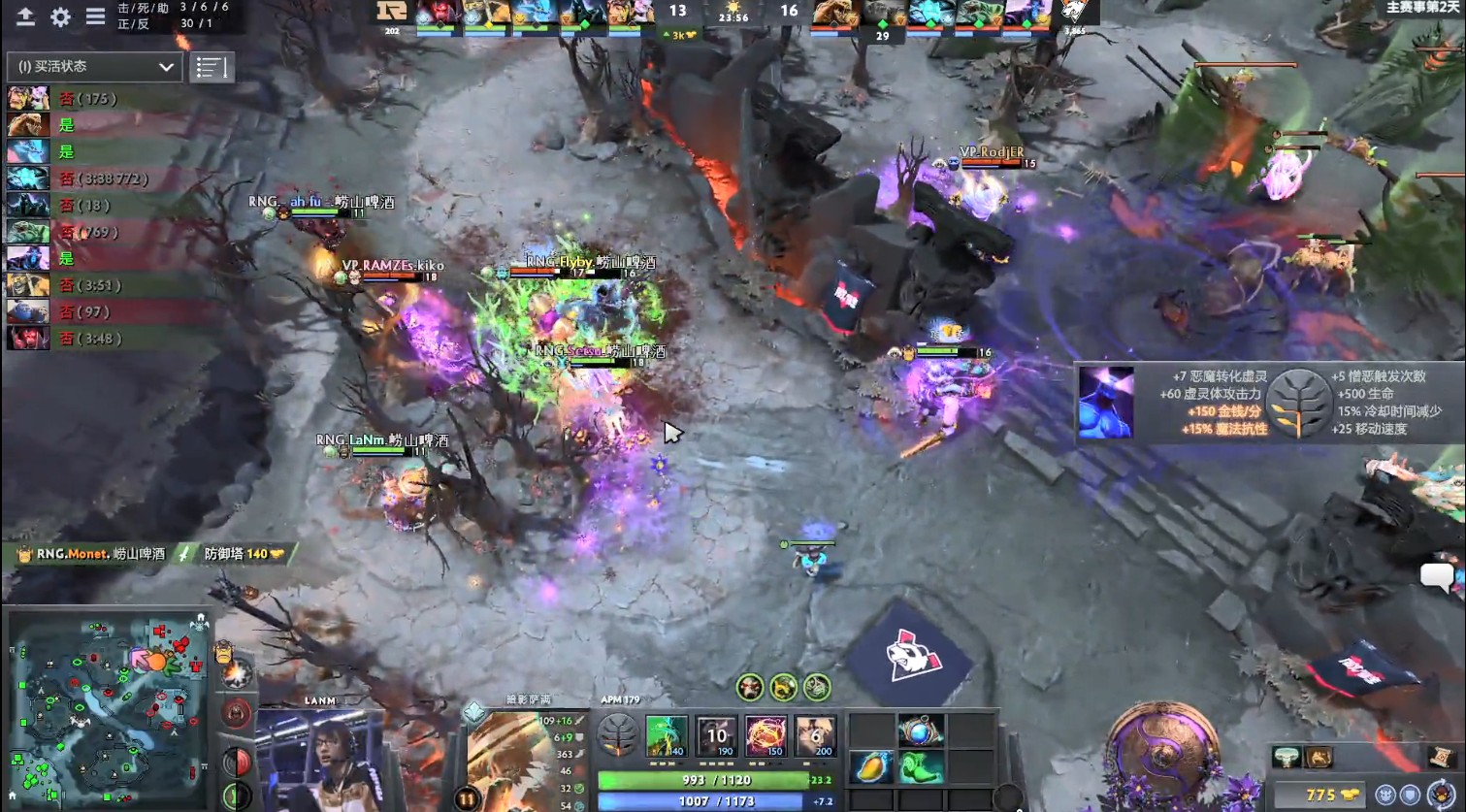Select the talent tree icon left of the abilities
Screen dimensions: 1466x812
(x=618, y=735)
